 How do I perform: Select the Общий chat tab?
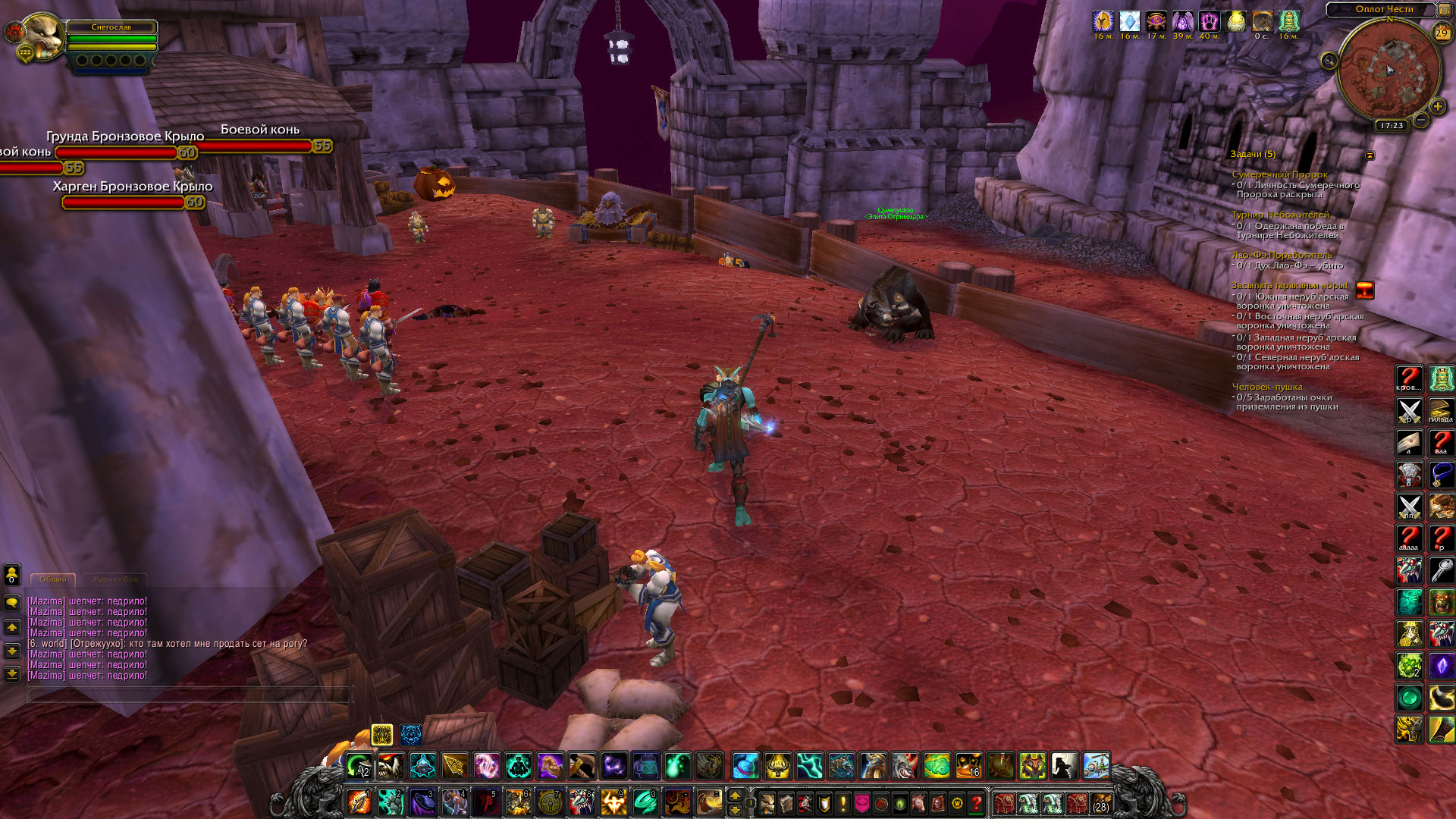click(x=53, y=579)
